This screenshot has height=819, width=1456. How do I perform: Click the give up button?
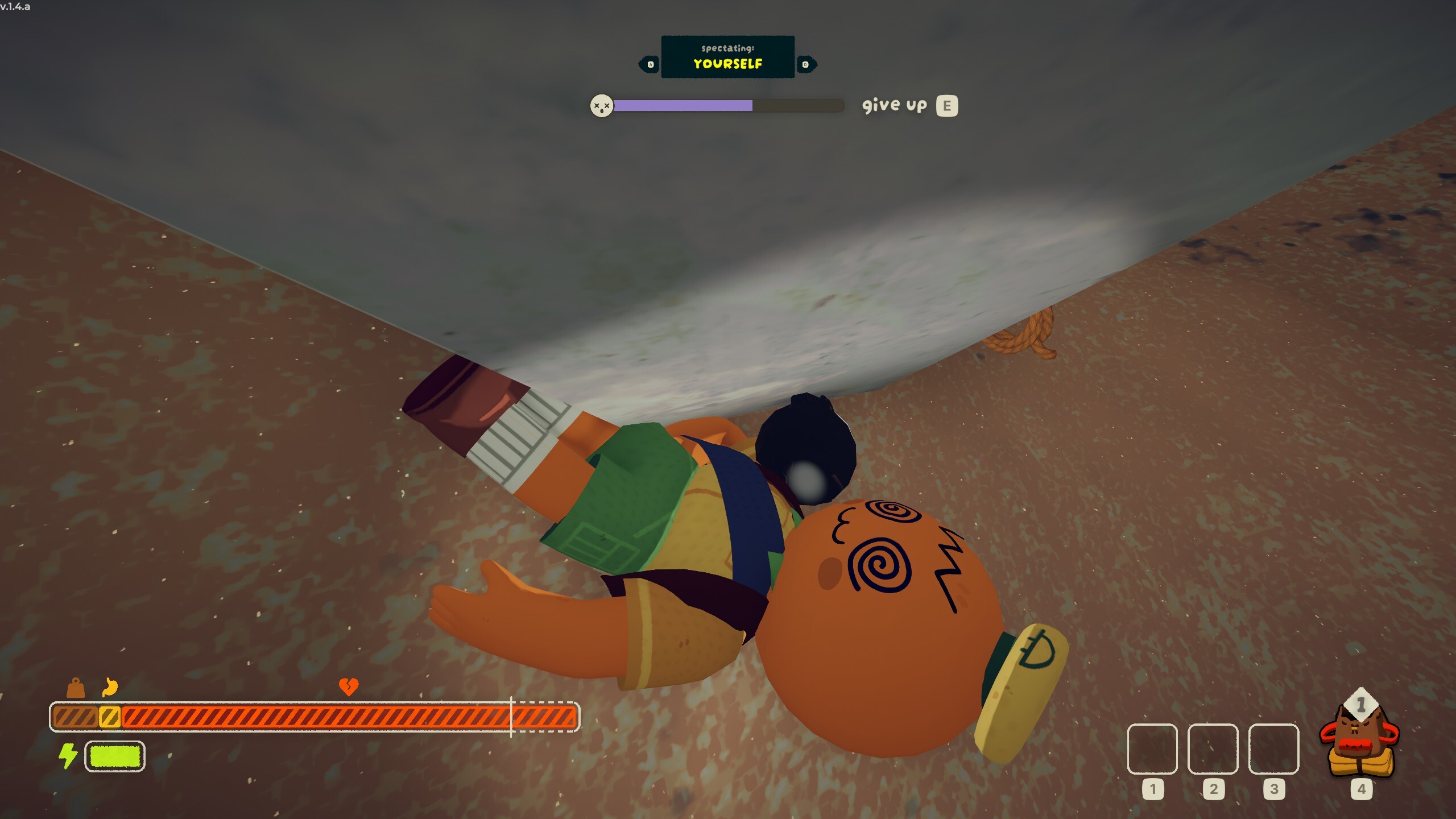[896, 105]
